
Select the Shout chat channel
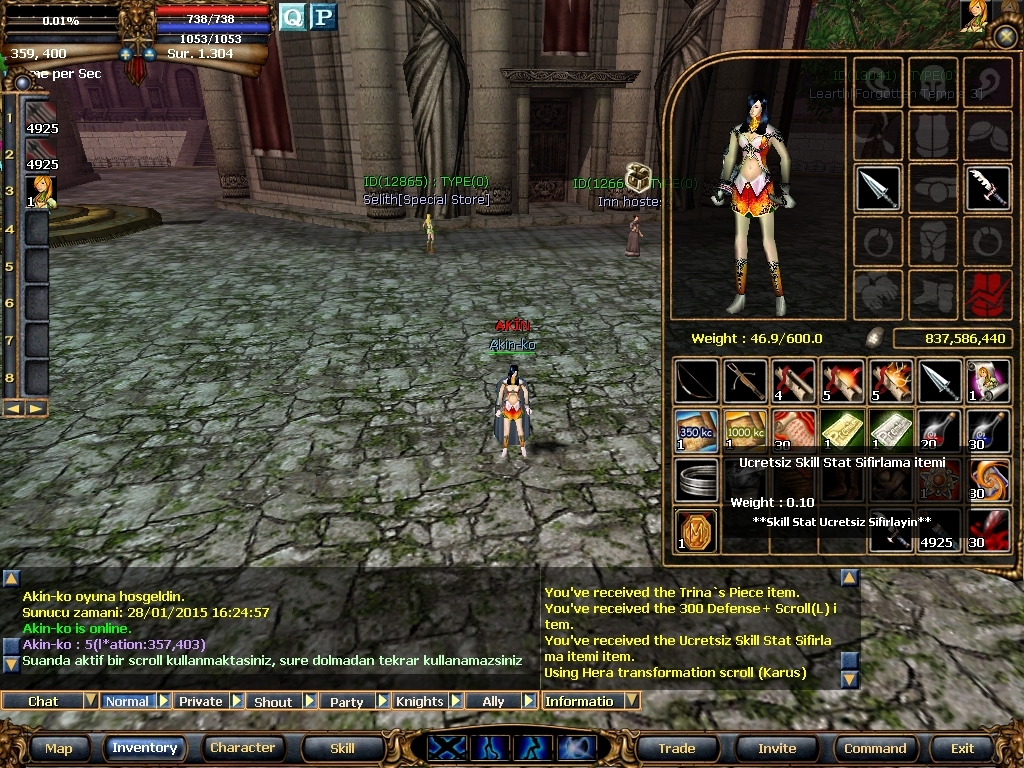273,701
